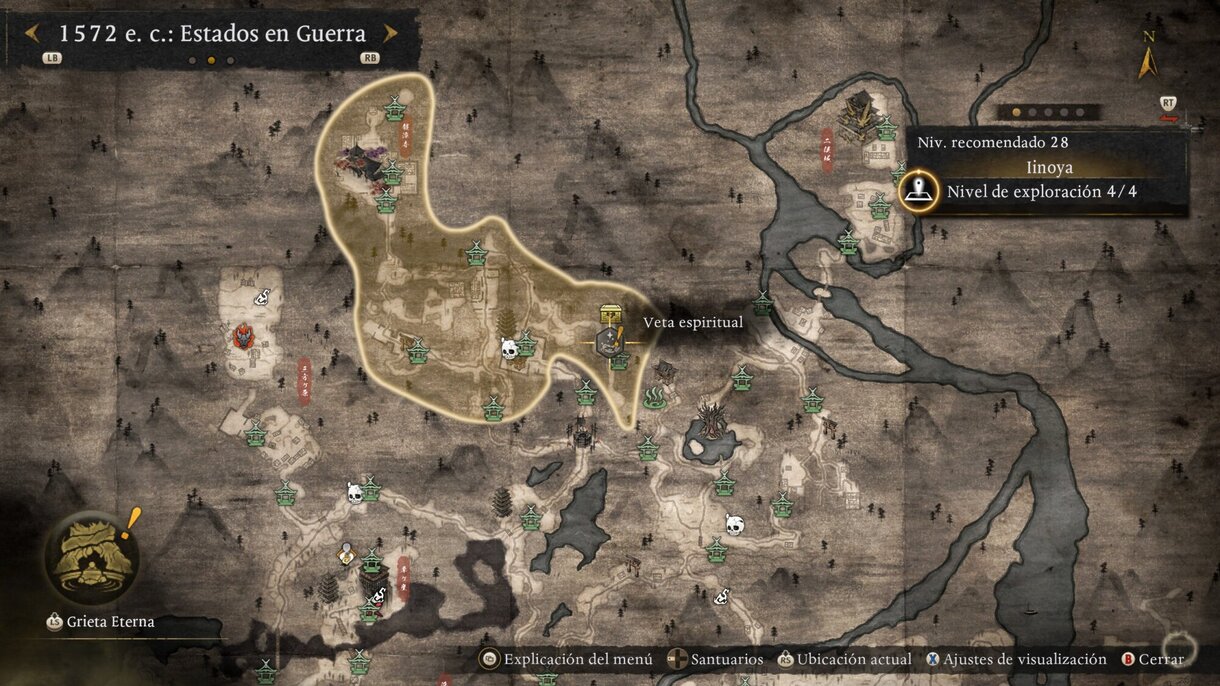Select the Veta espiritual map marker
Viewport: 1220px width, 686px height.
coord(607,340)
